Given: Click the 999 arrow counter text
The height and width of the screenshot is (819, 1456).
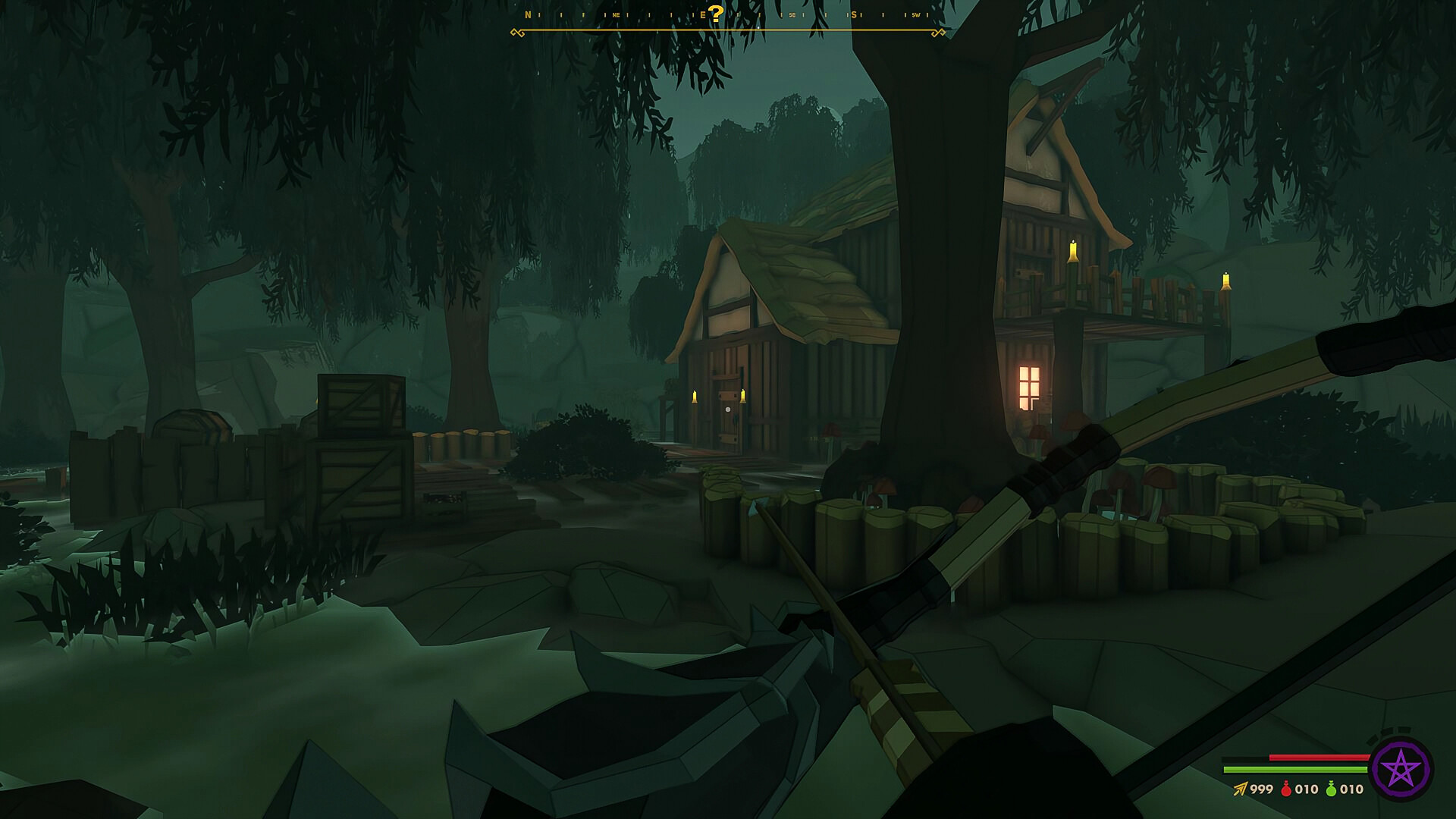Looking at the screenshot, I should 1261,789.
